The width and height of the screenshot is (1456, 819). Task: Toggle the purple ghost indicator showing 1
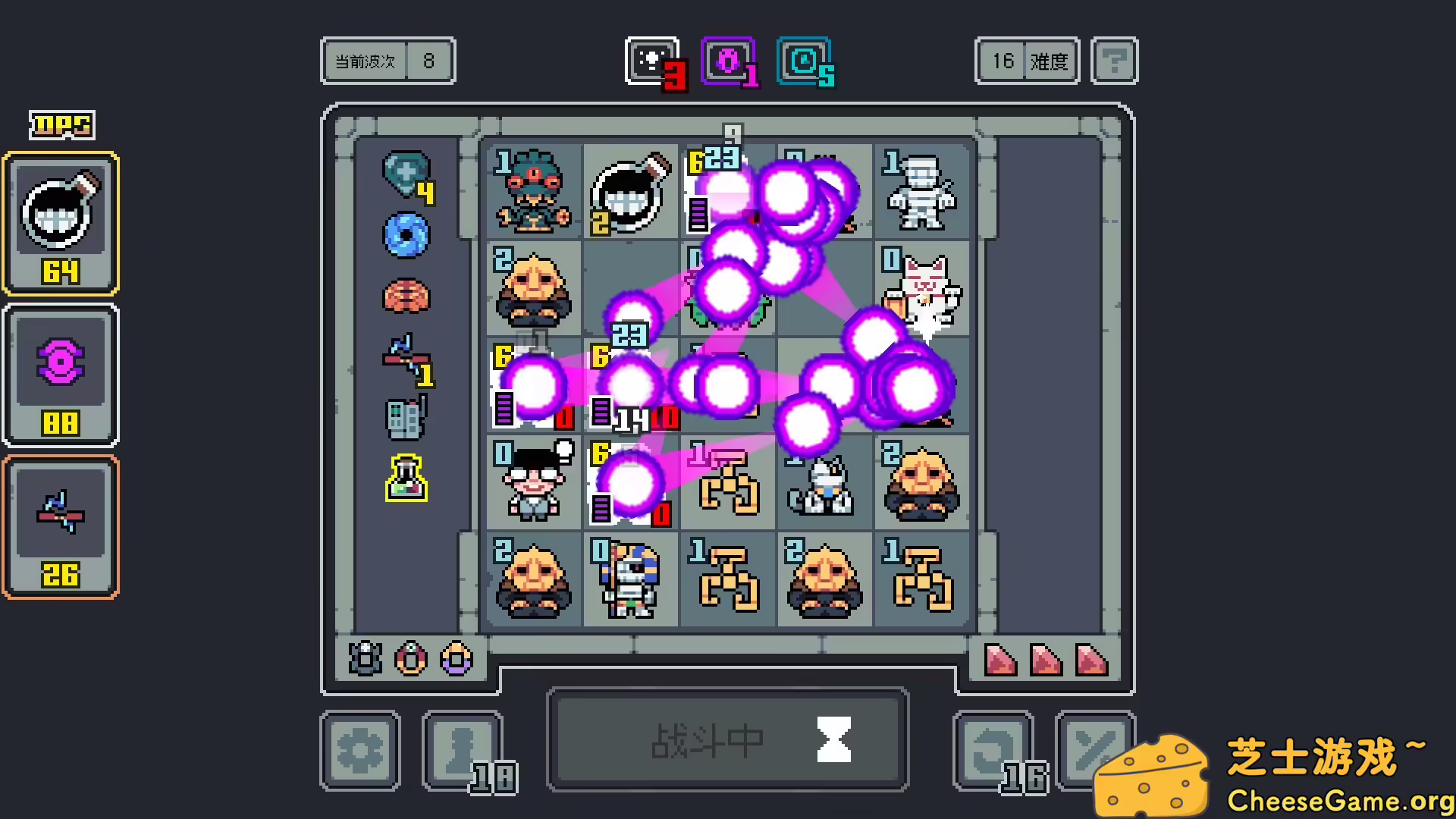click(726, 61)
